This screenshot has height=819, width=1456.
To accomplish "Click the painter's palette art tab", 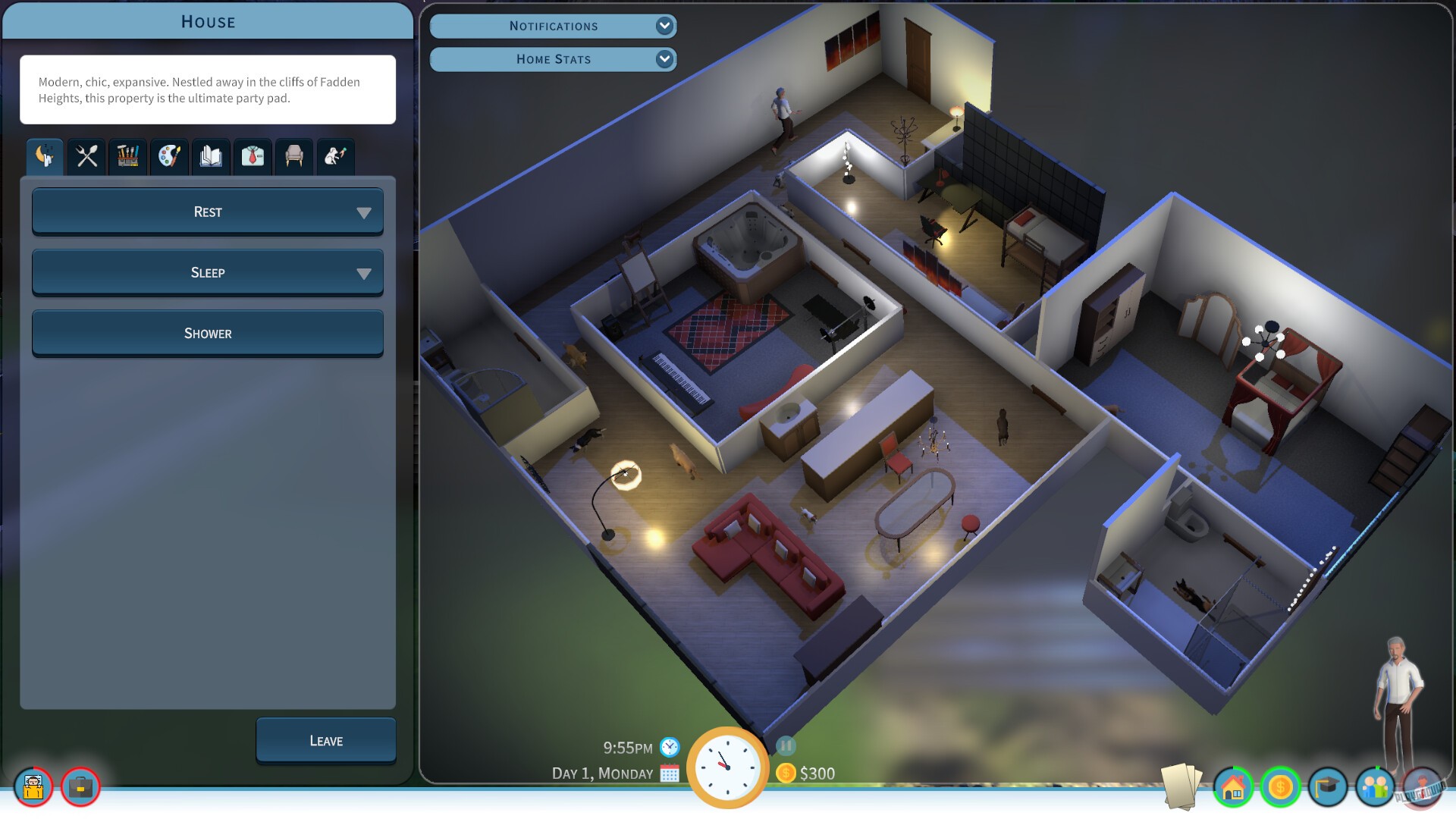I will pyautogui.click(x=168, y=157).
